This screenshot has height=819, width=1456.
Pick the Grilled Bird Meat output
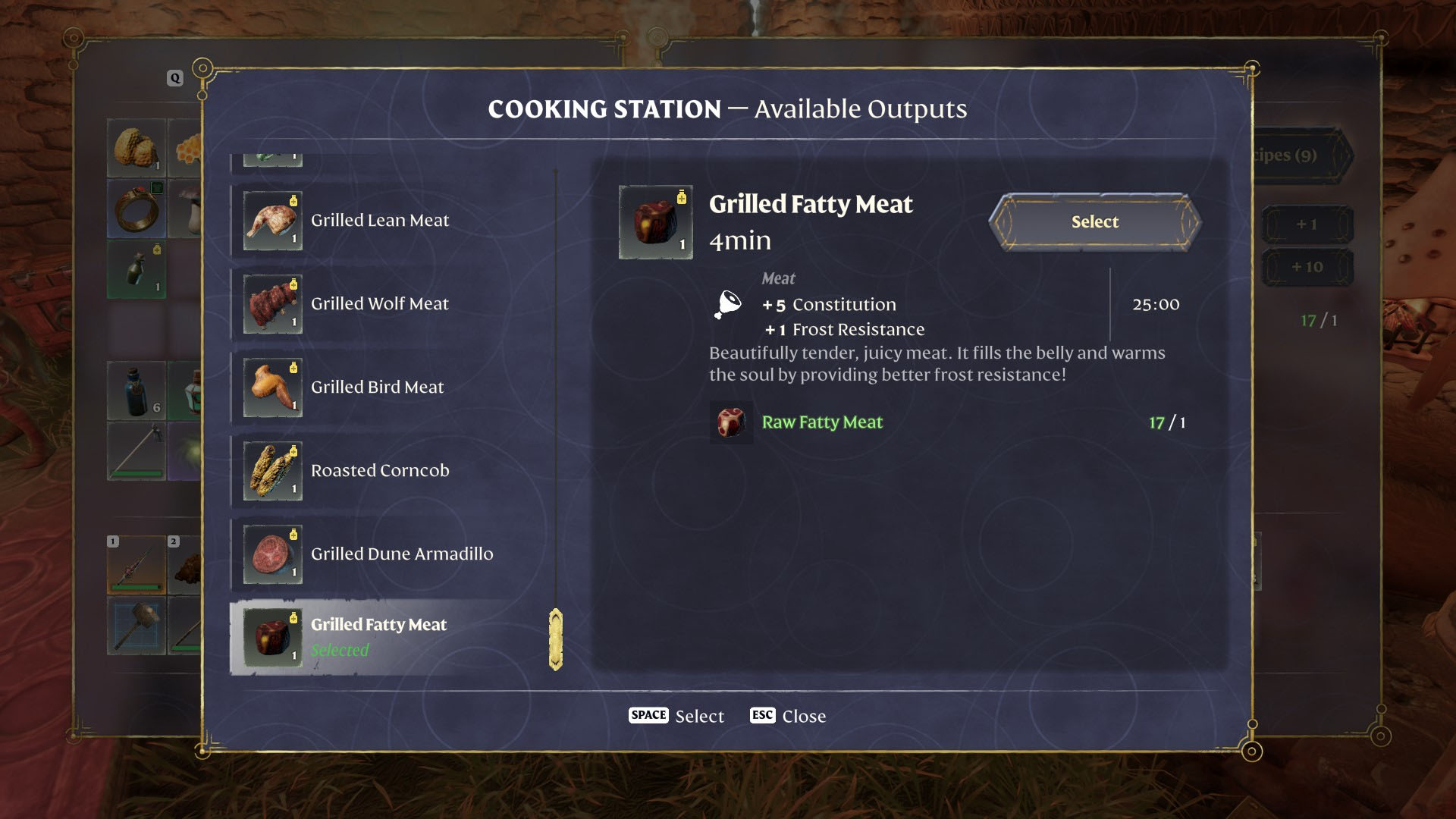pyautogui.click(x=378, y=388)
